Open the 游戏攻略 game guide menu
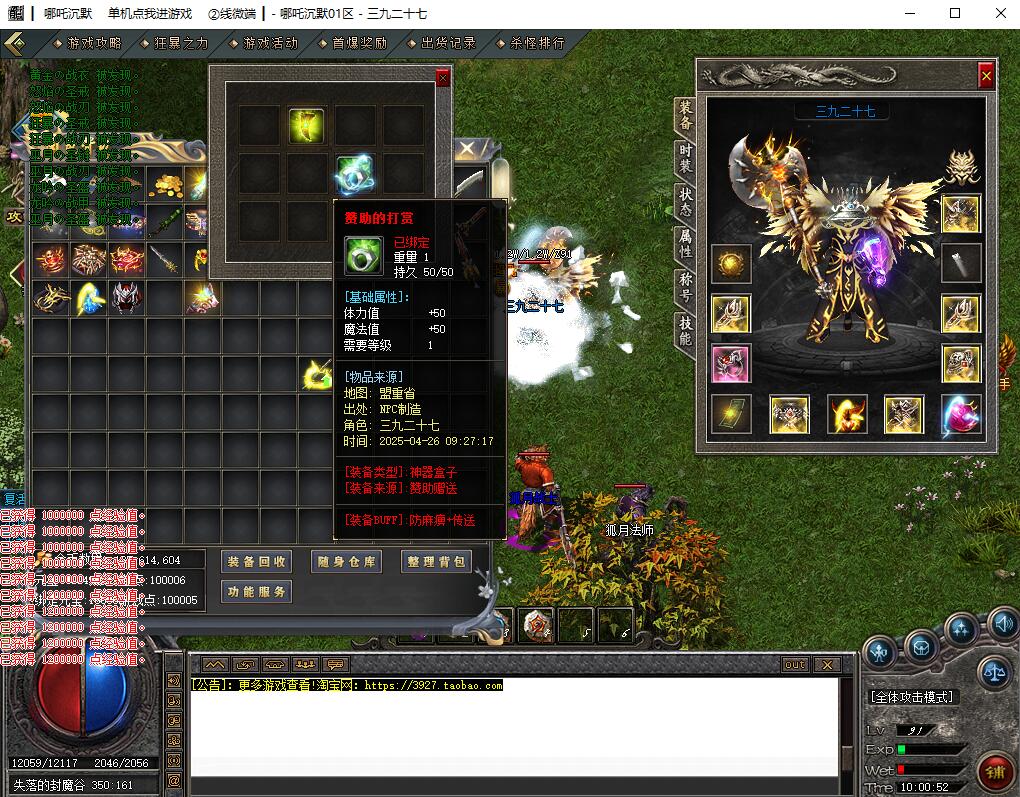1020x797 pixels. click(x=94, y=43)
